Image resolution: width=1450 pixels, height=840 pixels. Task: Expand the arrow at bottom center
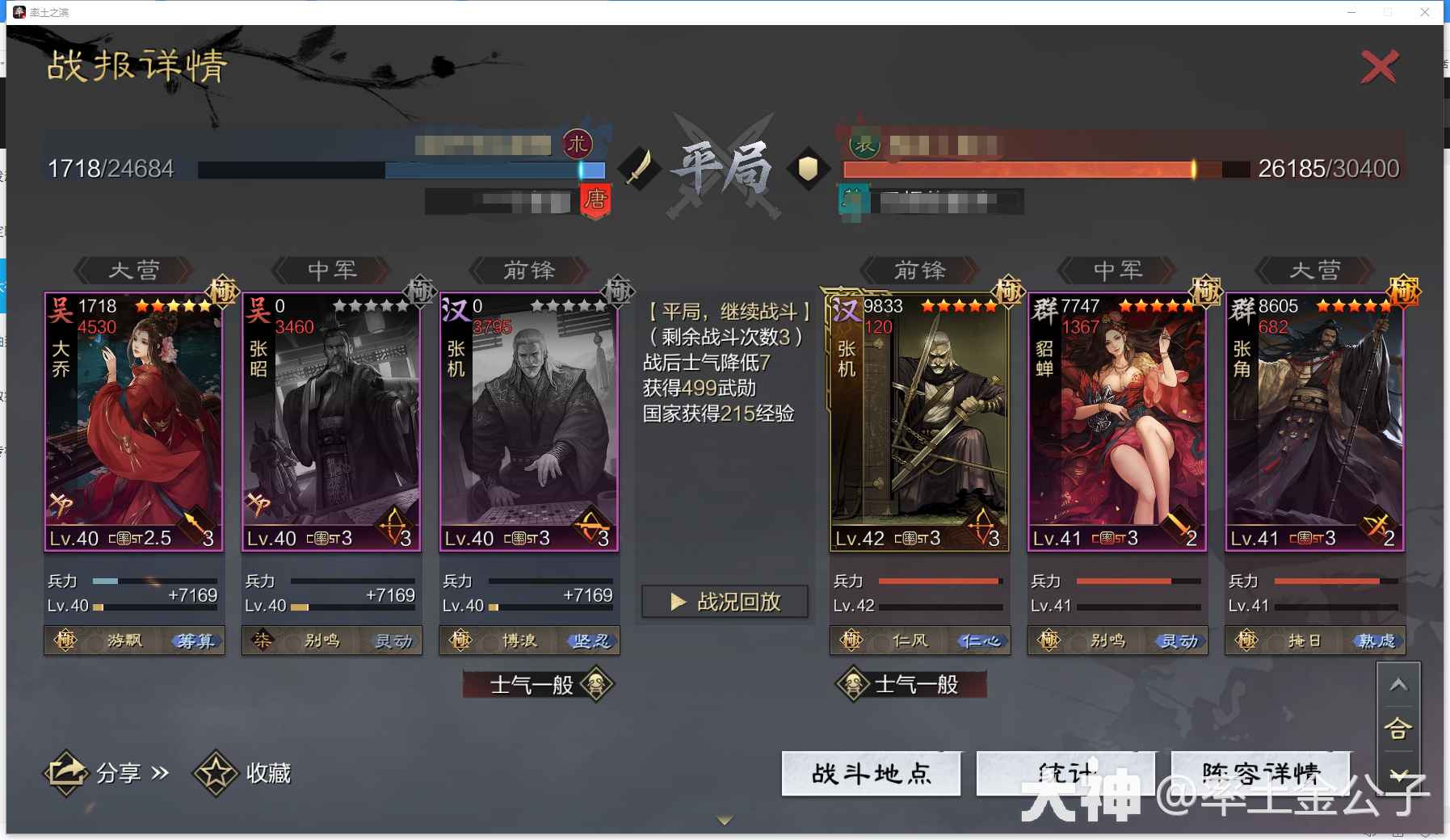tap(725, 819)
